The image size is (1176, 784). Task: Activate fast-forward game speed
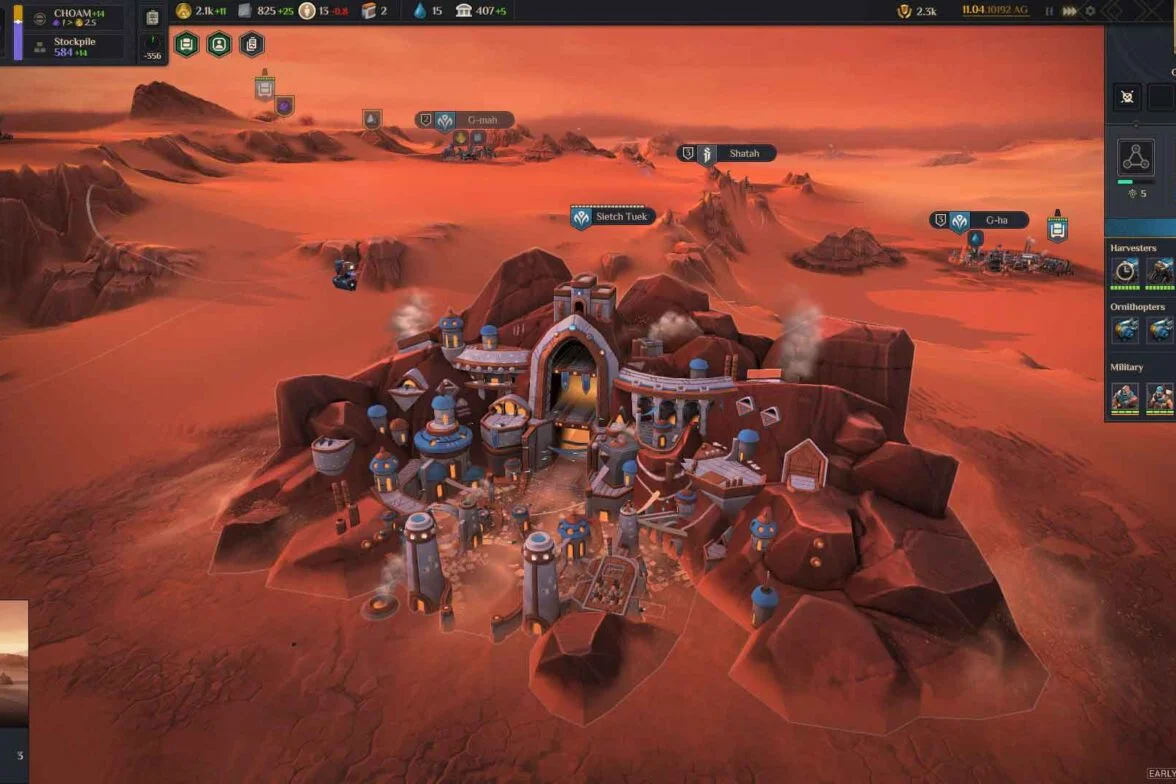[x=1070, y=11]
